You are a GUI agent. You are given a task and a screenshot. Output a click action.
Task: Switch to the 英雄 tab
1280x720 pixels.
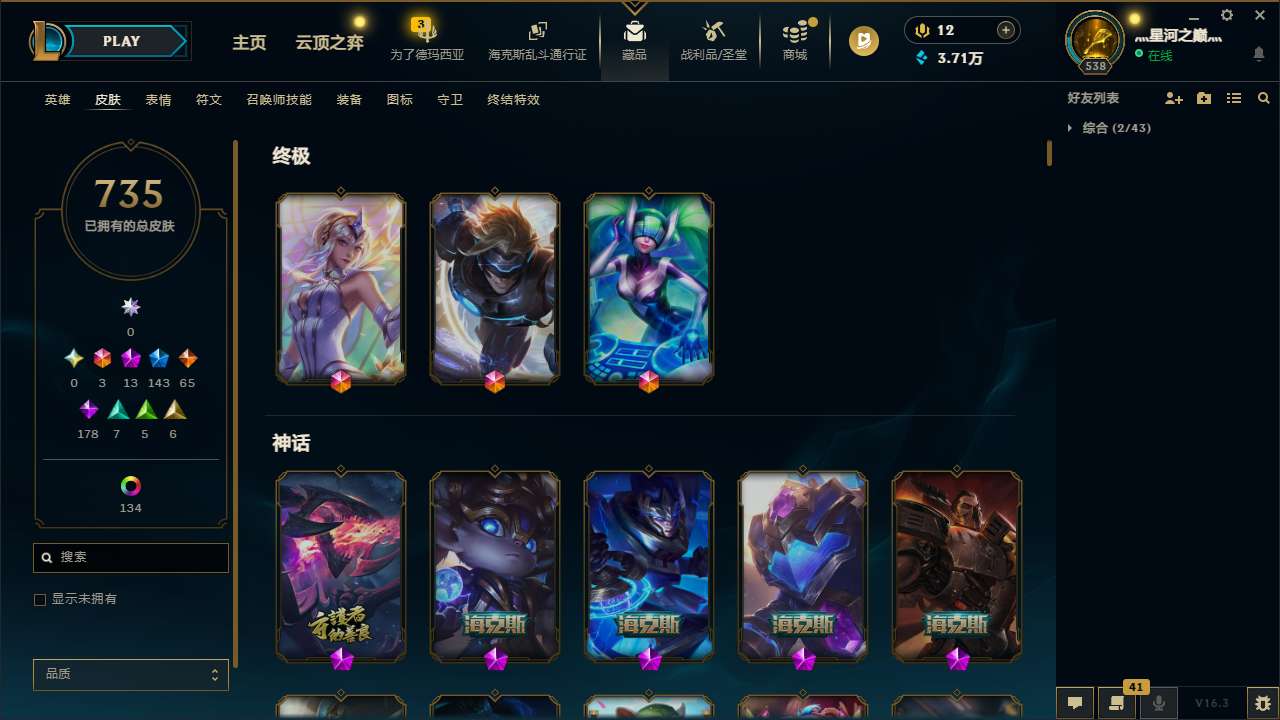click(57, 100)
